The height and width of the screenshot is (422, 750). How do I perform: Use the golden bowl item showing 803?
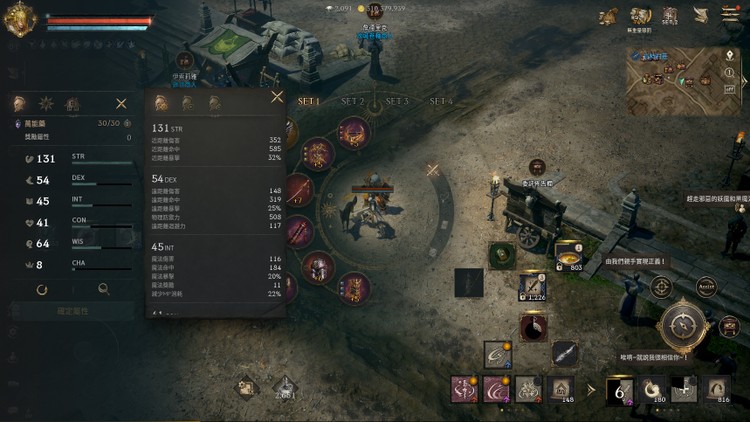click(569, 255)
